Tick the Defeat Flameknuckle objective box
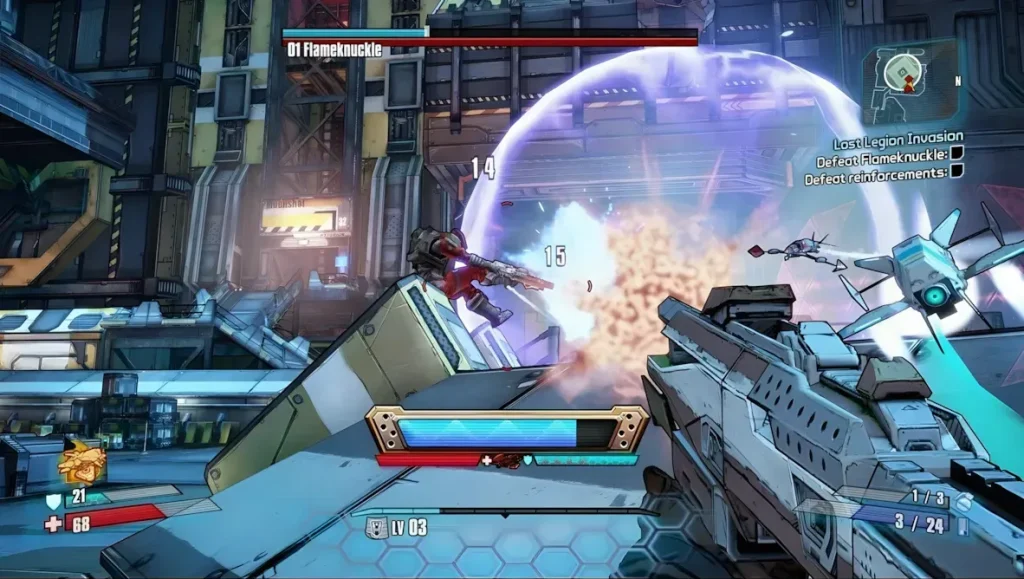The height and width of the screenshot is (579, 1024). pyautogui.click(x=956, y=154)
